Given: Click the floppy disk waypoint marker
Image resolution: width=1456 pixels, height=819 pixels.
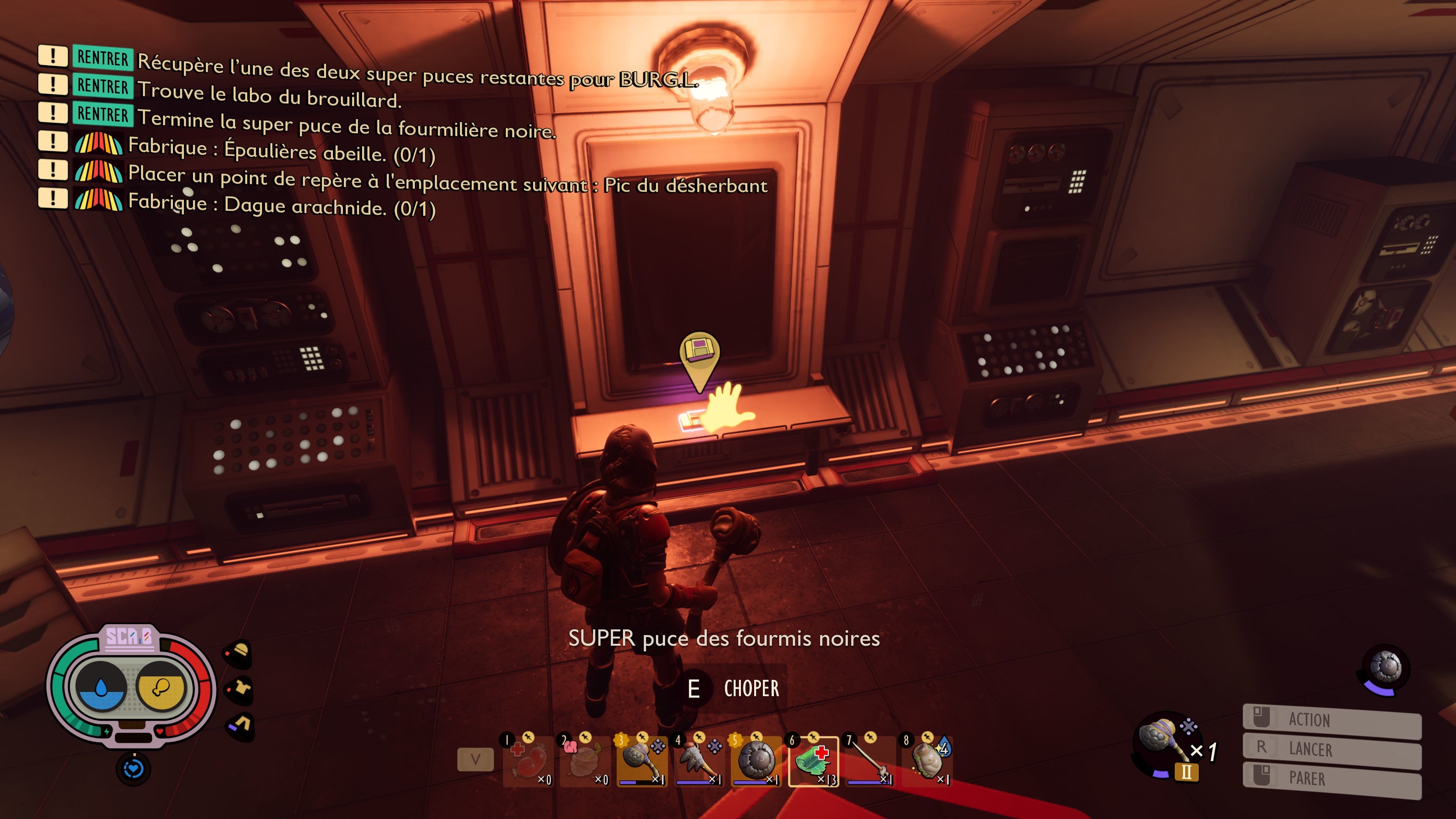Looking at the screenshot, I should 699,349.
